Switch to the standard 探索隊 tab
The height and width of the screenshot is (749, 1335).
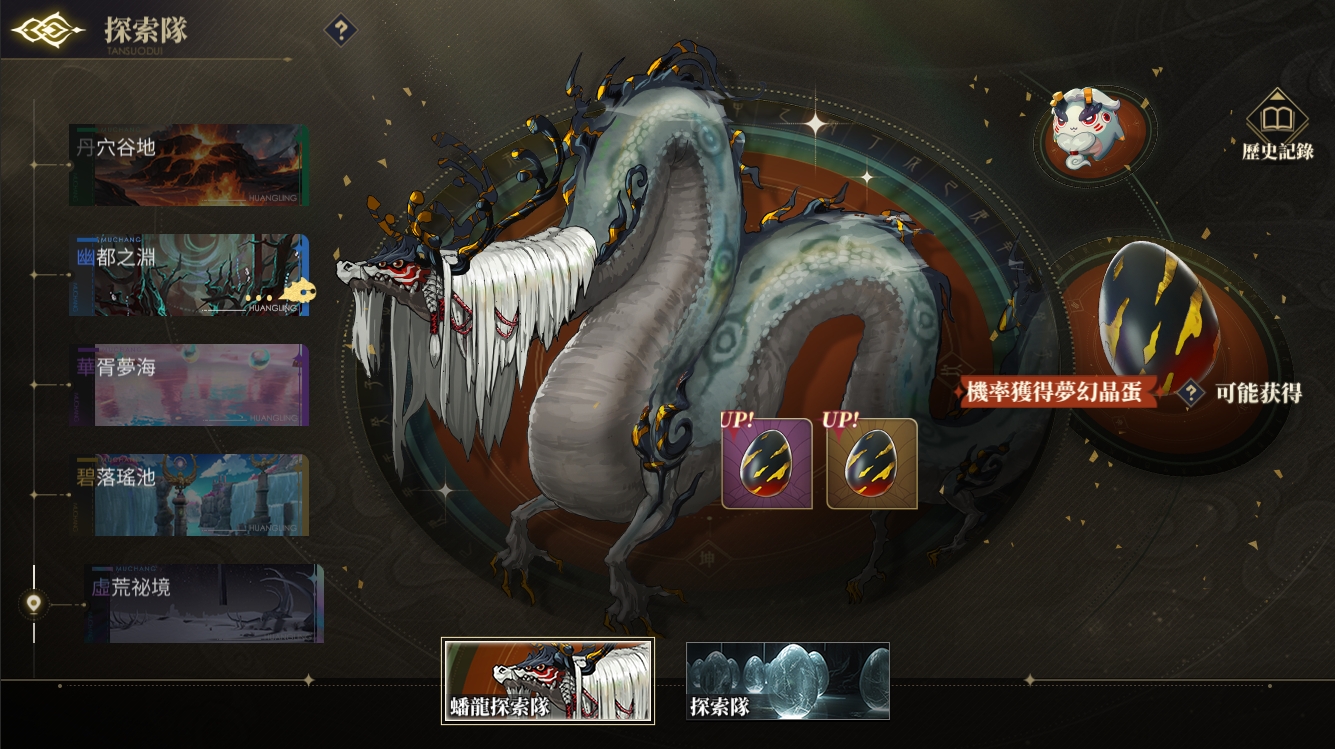point(788,681)
